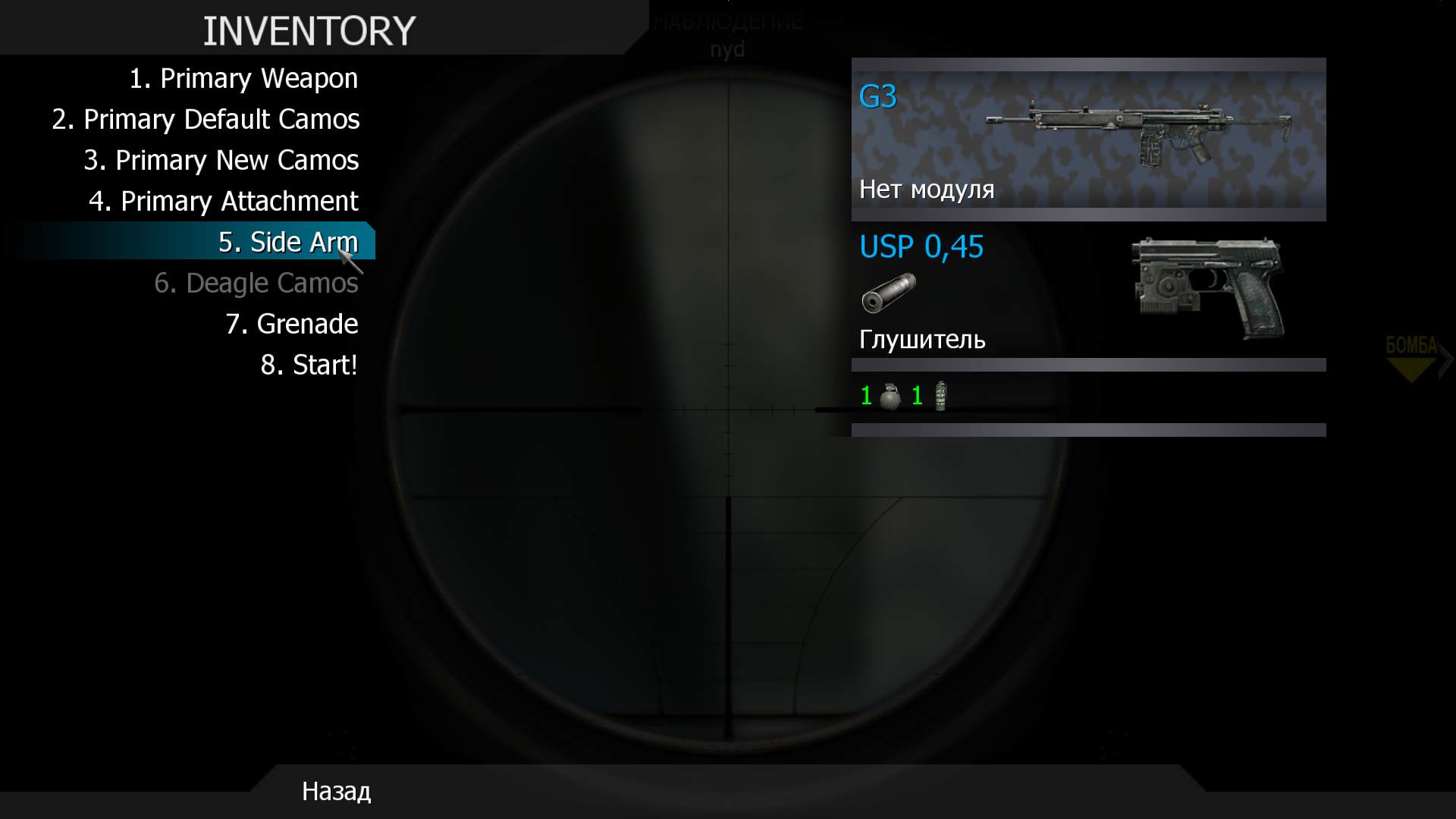
Task: Hit Start! to begin
Action: coord(309,366)
